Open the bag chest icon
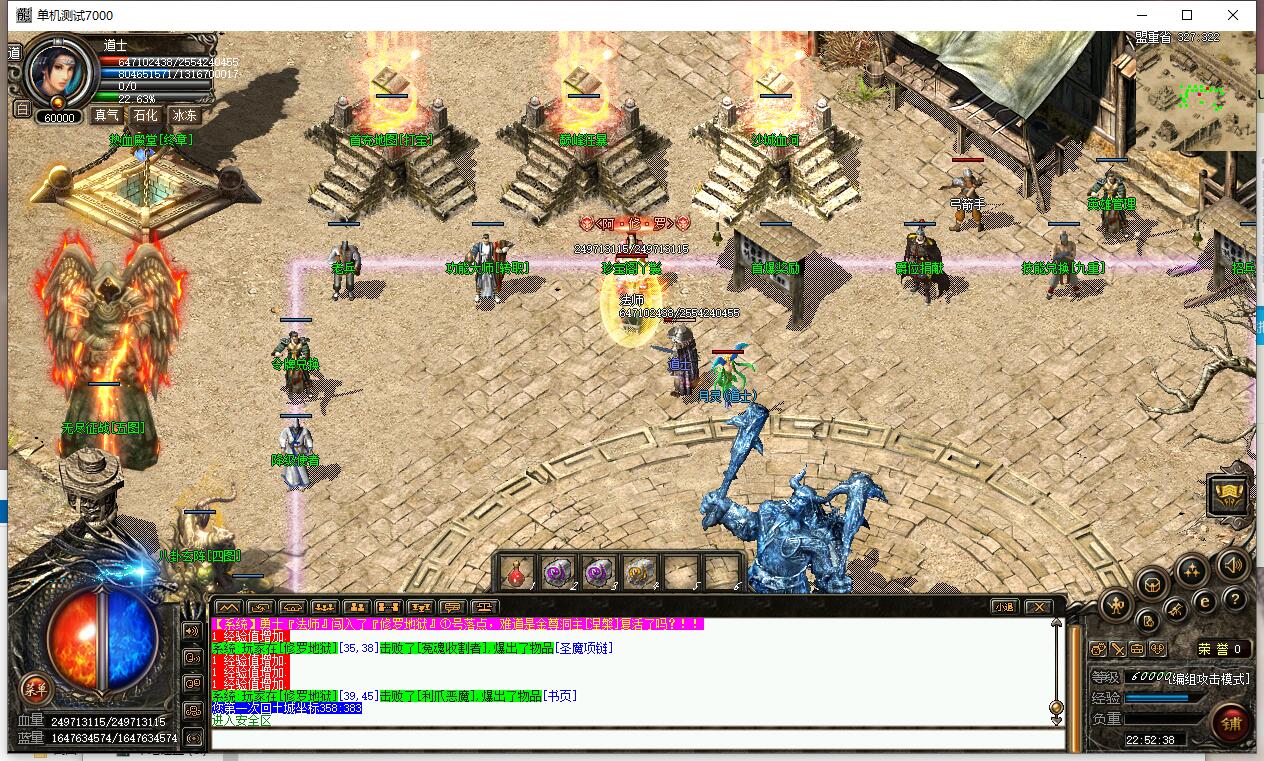This screenshot has width=1264, height=761. 1152,583
